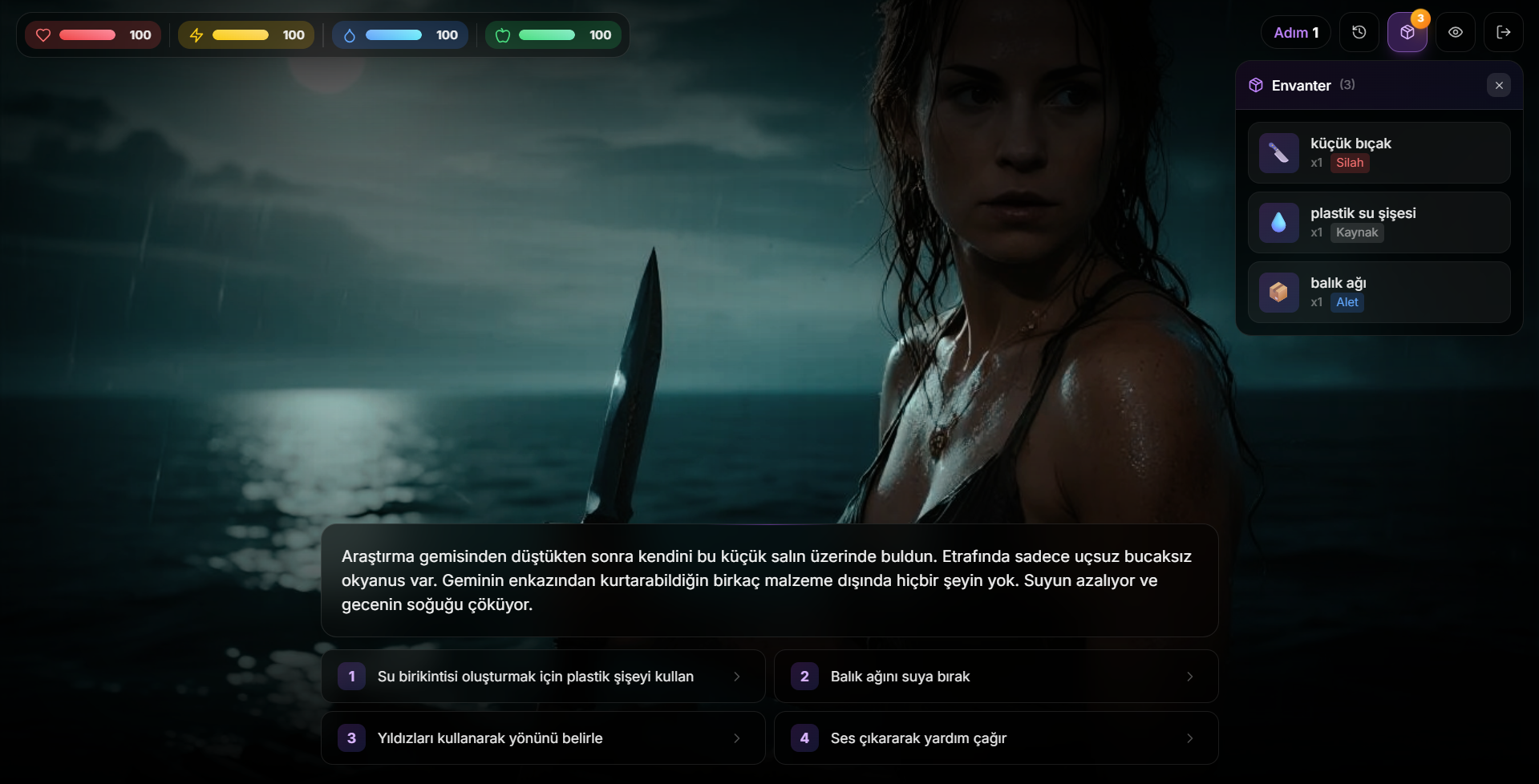This screenshot has width=1539, height=784.
Task: Select the Silah tag on küçük bıçak
Action: coord(1350,162)
